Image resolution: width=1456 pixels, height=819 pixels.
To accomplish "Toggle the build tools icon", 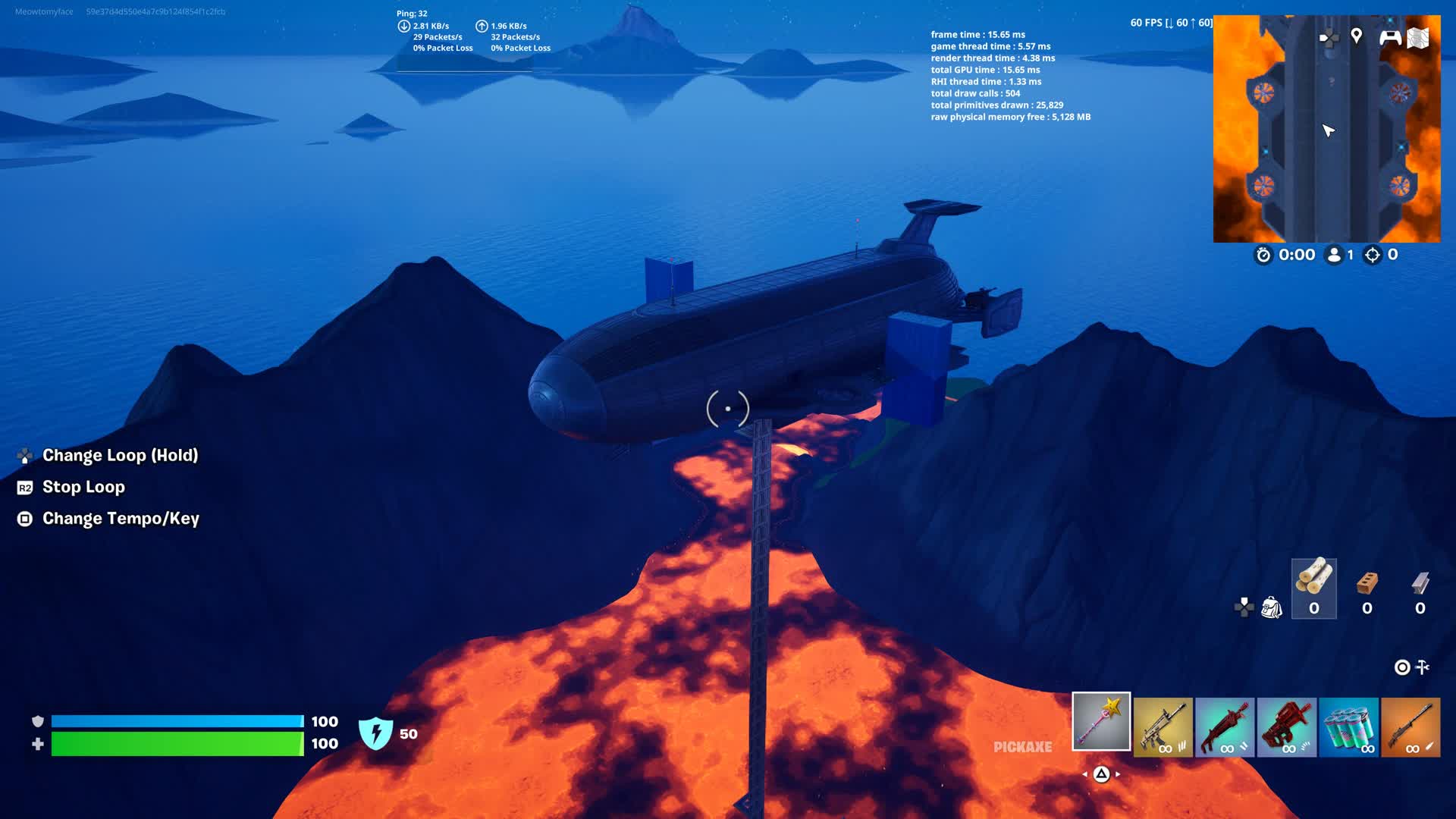I will [1423, 667].
